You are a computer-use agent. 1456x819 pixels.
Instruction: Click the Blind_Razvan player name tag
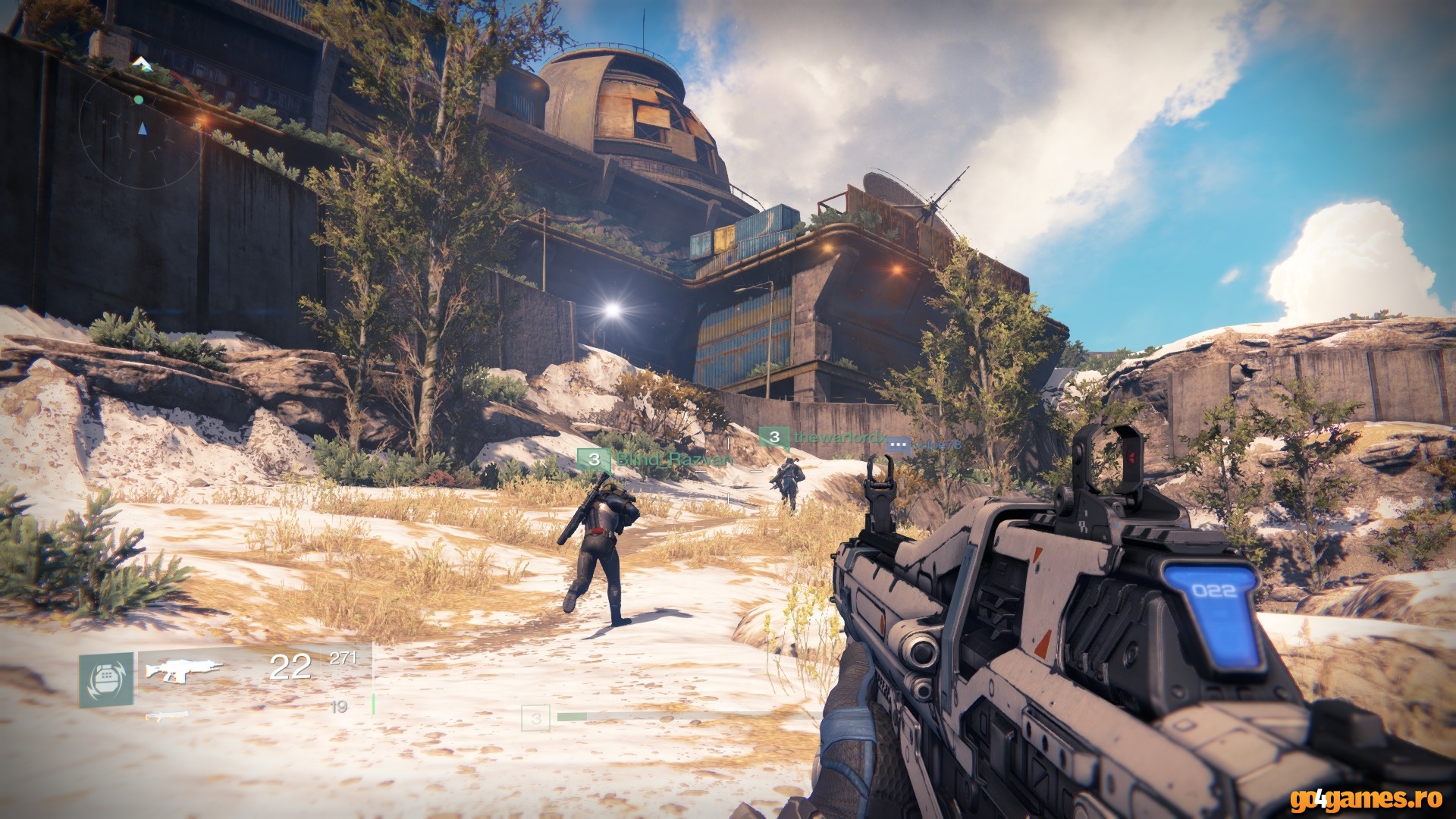pos(674,460)
